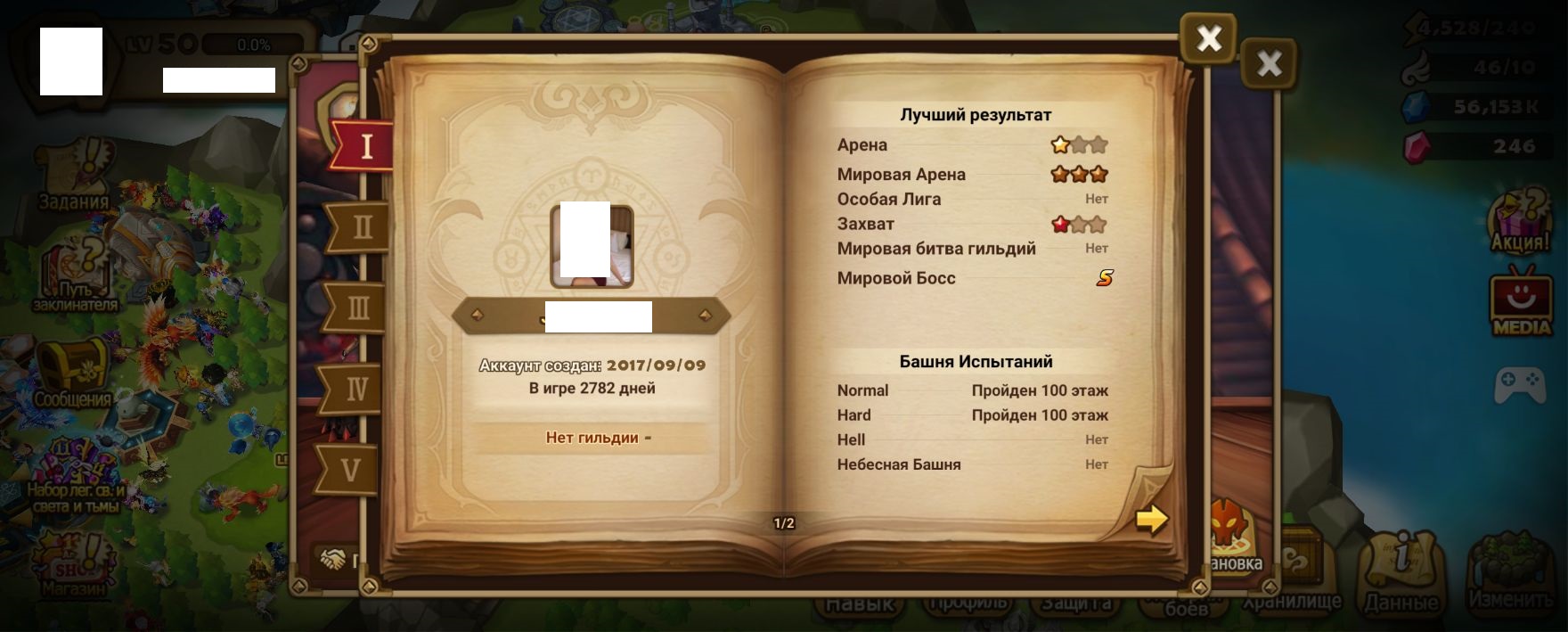Open bookmark tab II
The height and width of the screenshot is (632, 1568).
[361, 227]
